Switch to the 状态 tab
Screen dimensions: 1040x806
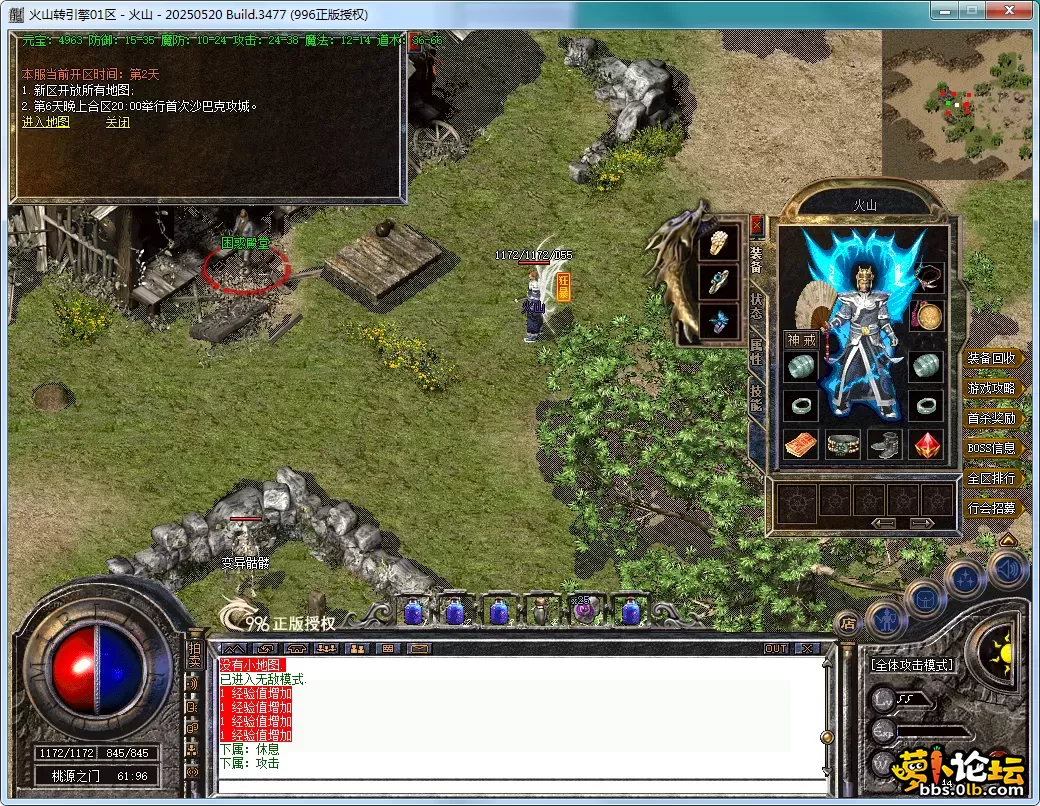[x=756, y=307]
